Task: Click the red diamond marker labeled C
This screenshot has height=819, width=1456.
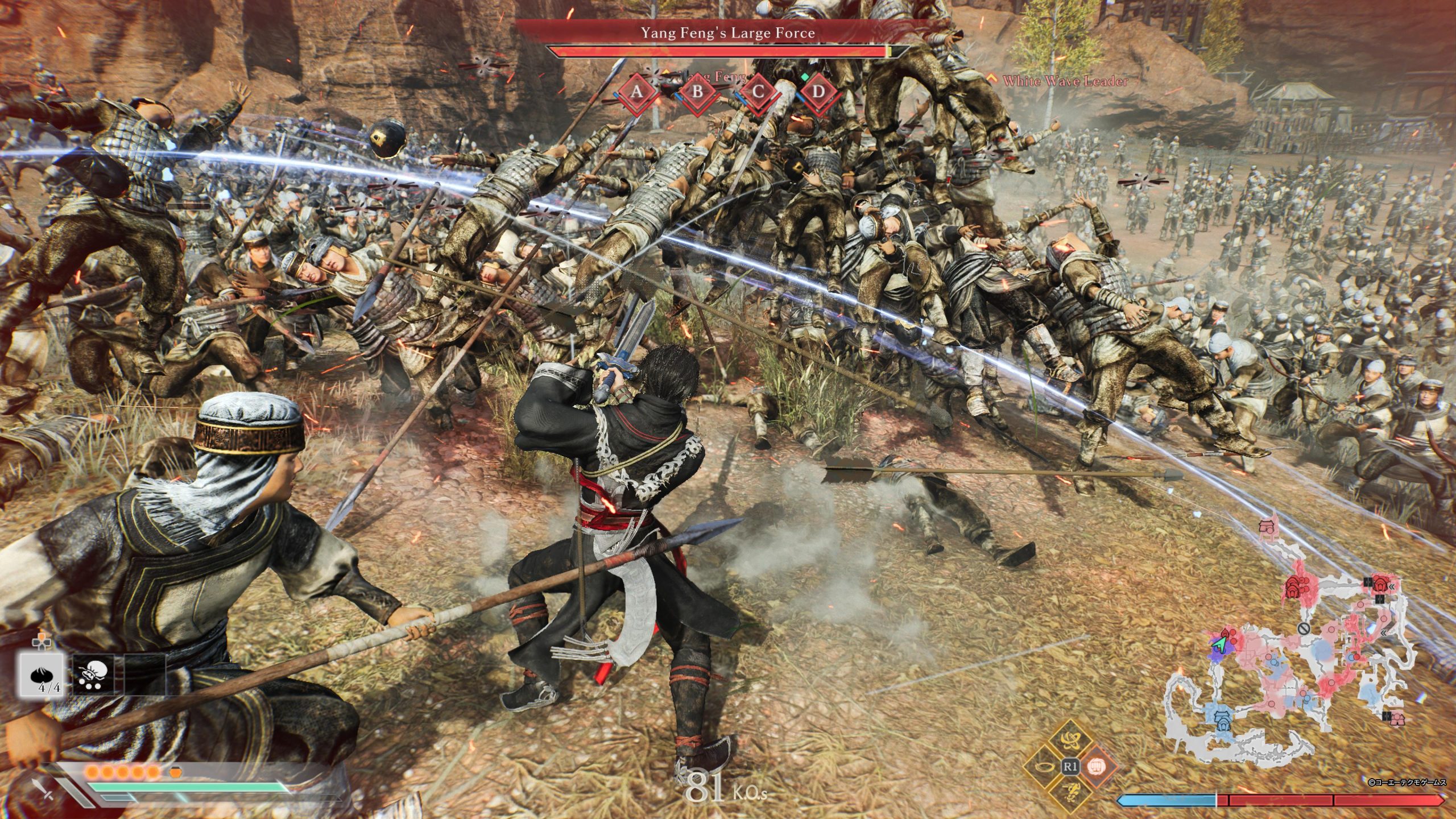Action: [758, 92]
